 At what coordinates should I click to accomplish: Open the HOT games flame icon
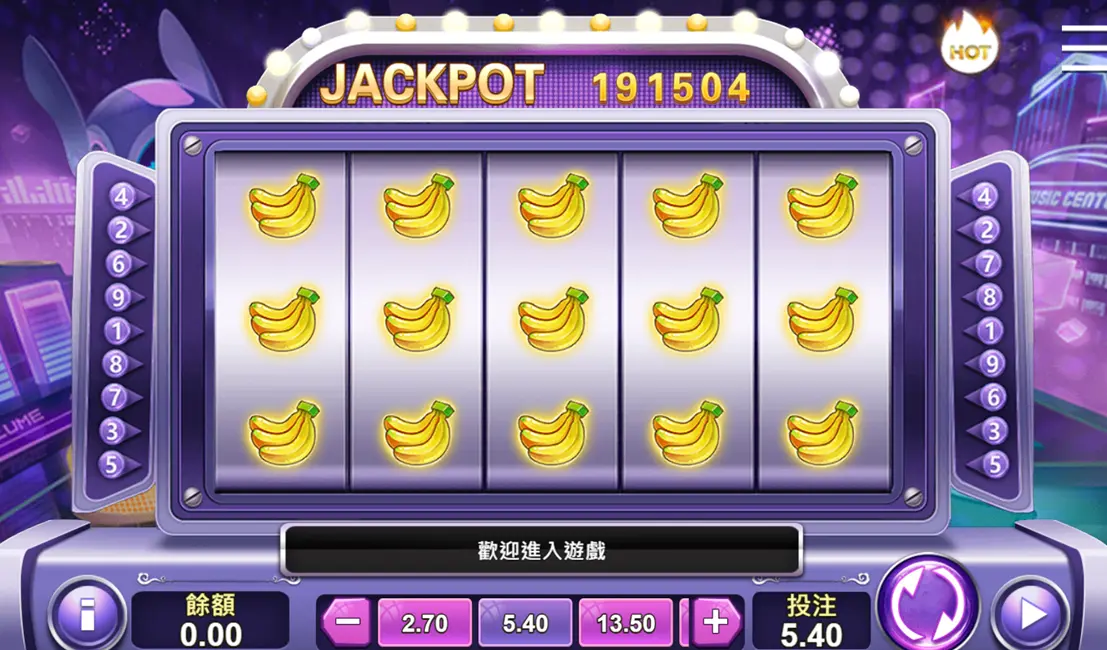(968, 45)
